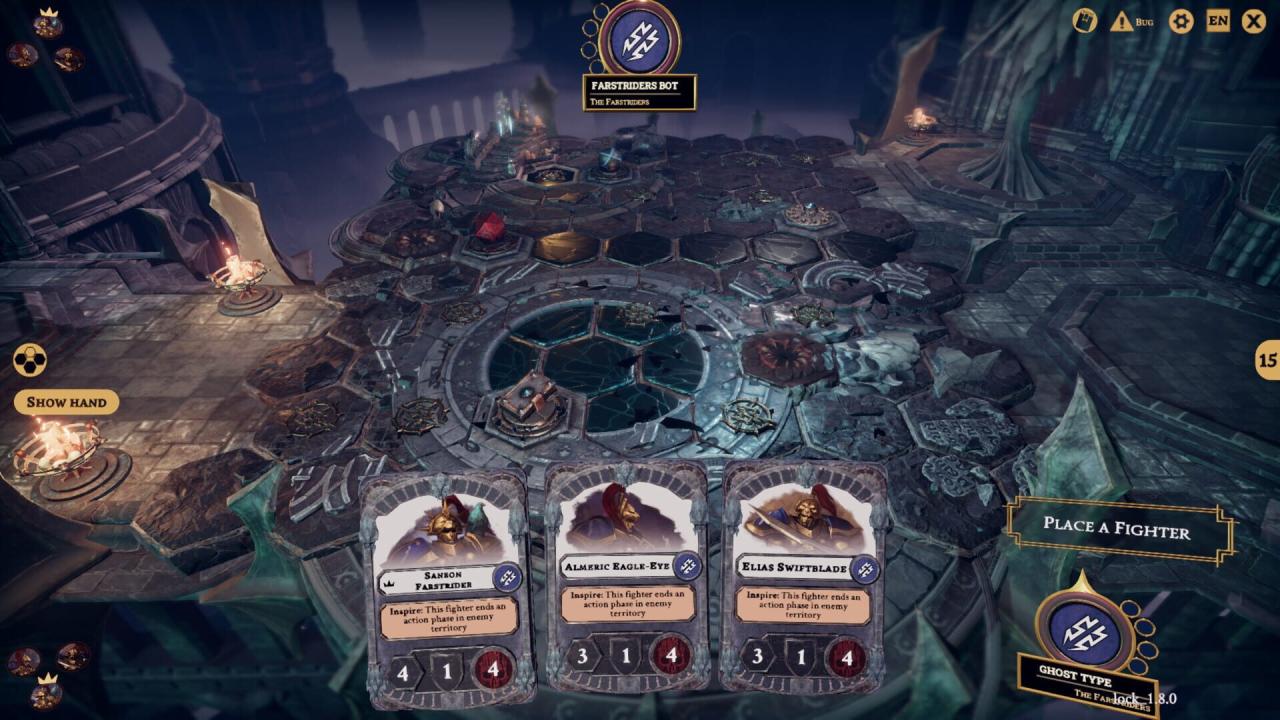
Task: Change language with the EN button
Action: [1218, 20]
